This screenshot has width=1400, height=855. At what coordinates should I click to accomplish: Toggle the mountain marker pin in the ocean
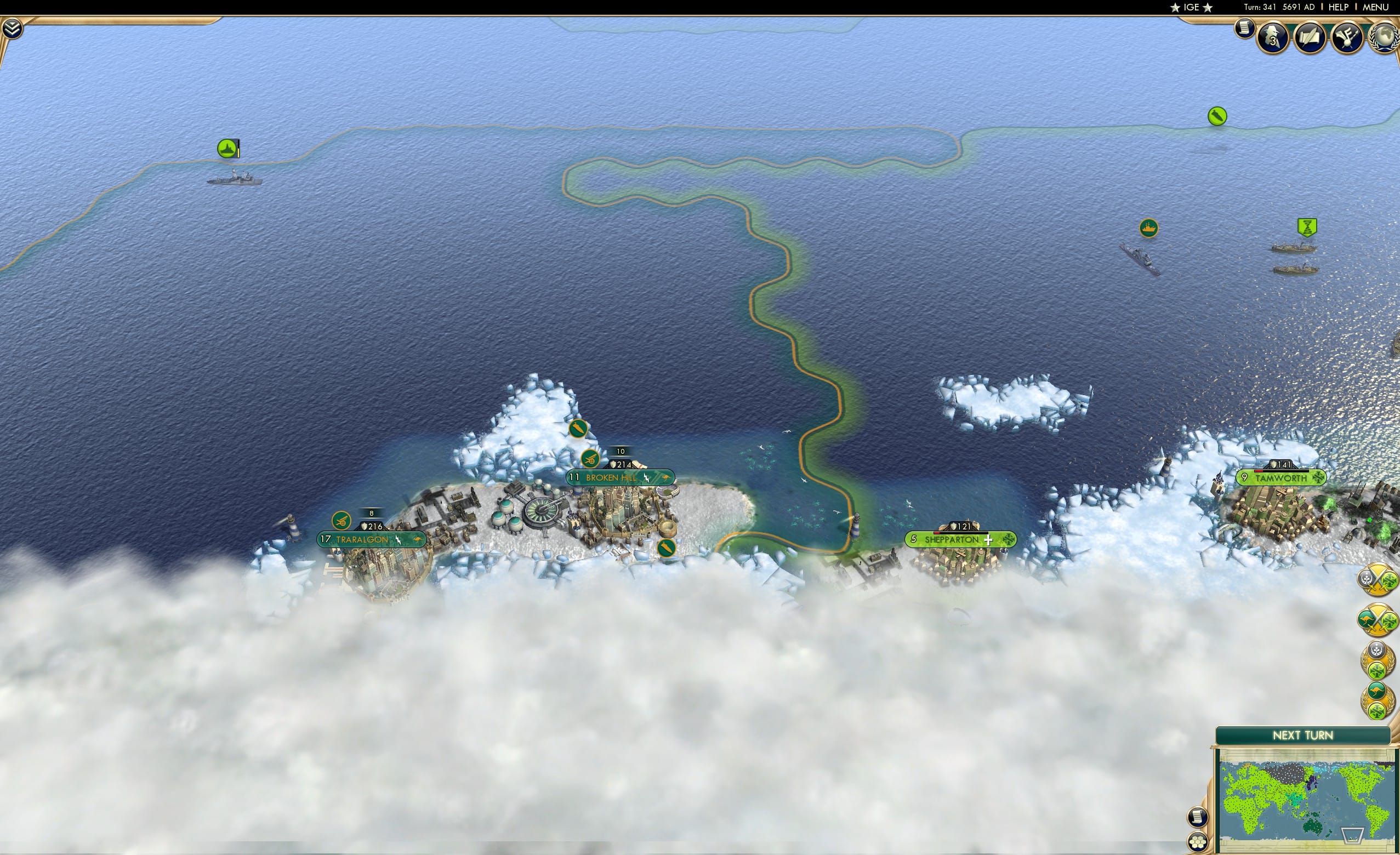click(x=227, y=149)
